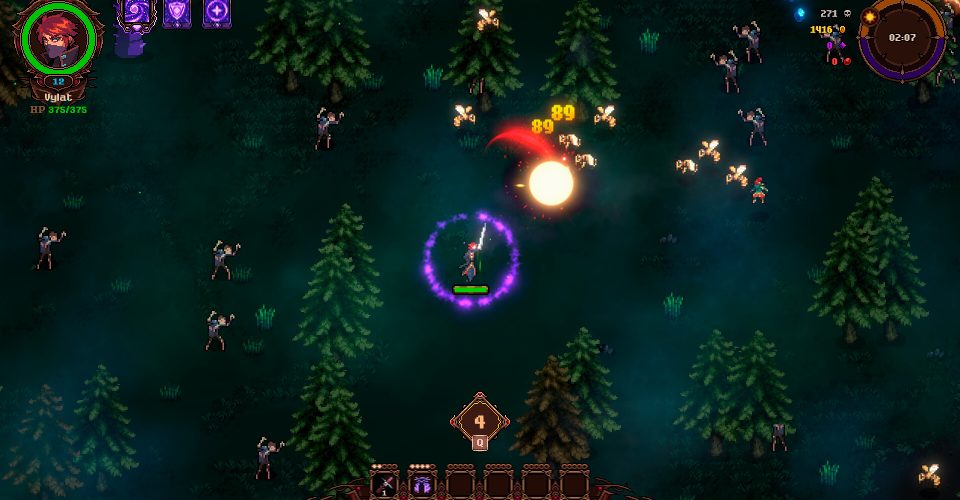This screenshot has height=500, width=960.
Task: Select the purple wings item slot
Action: pos(422,485)
